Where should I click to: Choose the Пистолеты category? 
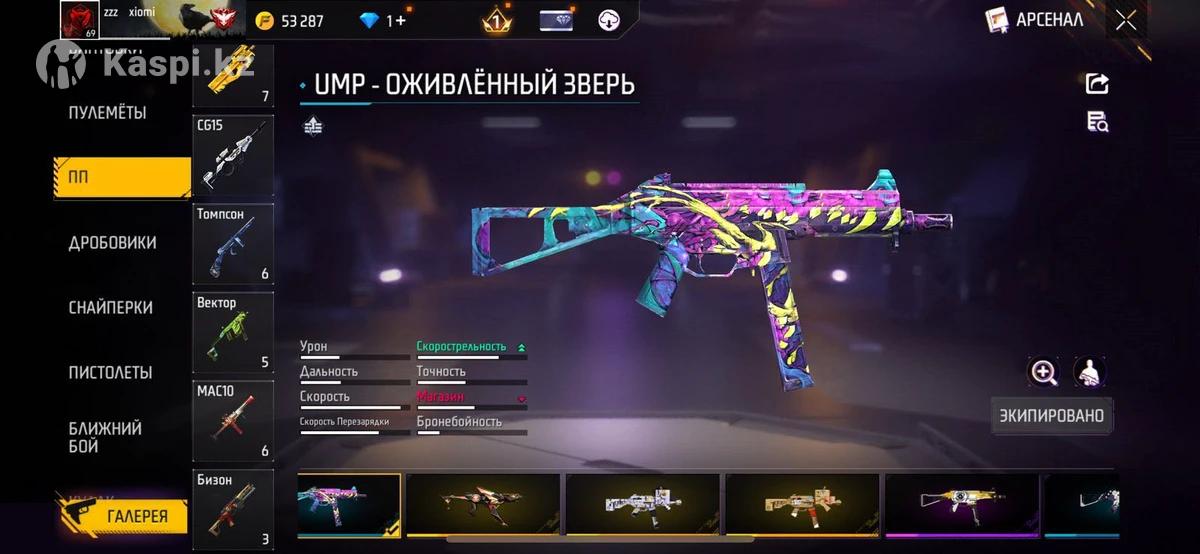110,373
